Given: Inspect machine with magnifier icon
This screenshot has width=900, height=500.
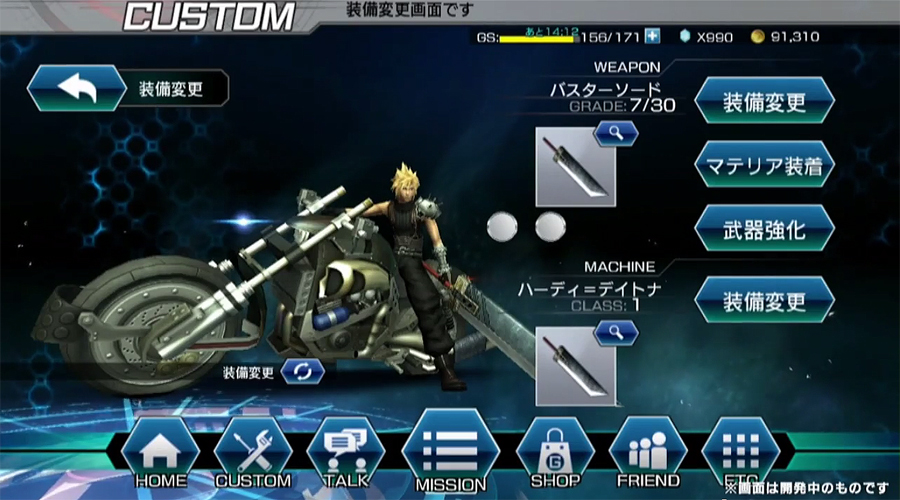Looking at the screenshot, I should pos(615,333).
